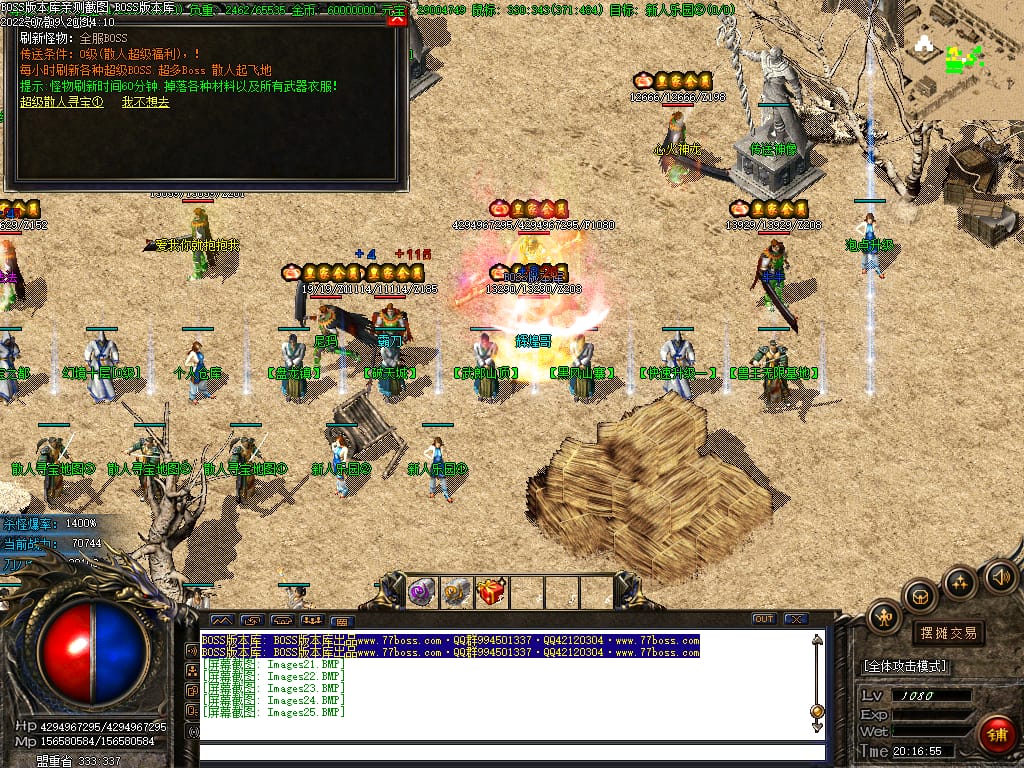The image size is (1024, 768).
Task: Close the NPC dialogue window
Action: click(x=397, y=19)
